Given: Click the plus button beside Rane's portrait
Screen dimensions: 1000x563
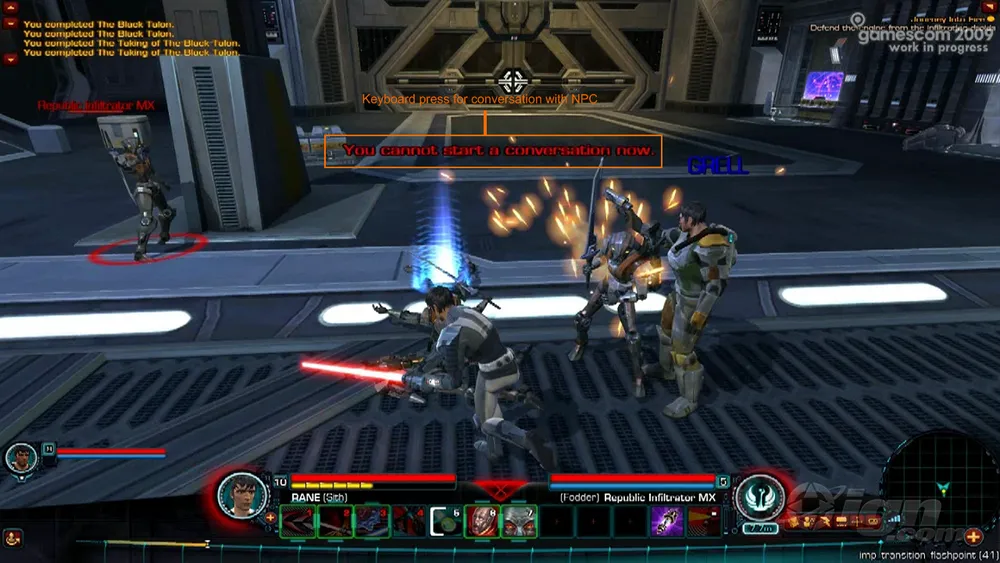Looking at the screenshot, I should (x=270, y=517).
